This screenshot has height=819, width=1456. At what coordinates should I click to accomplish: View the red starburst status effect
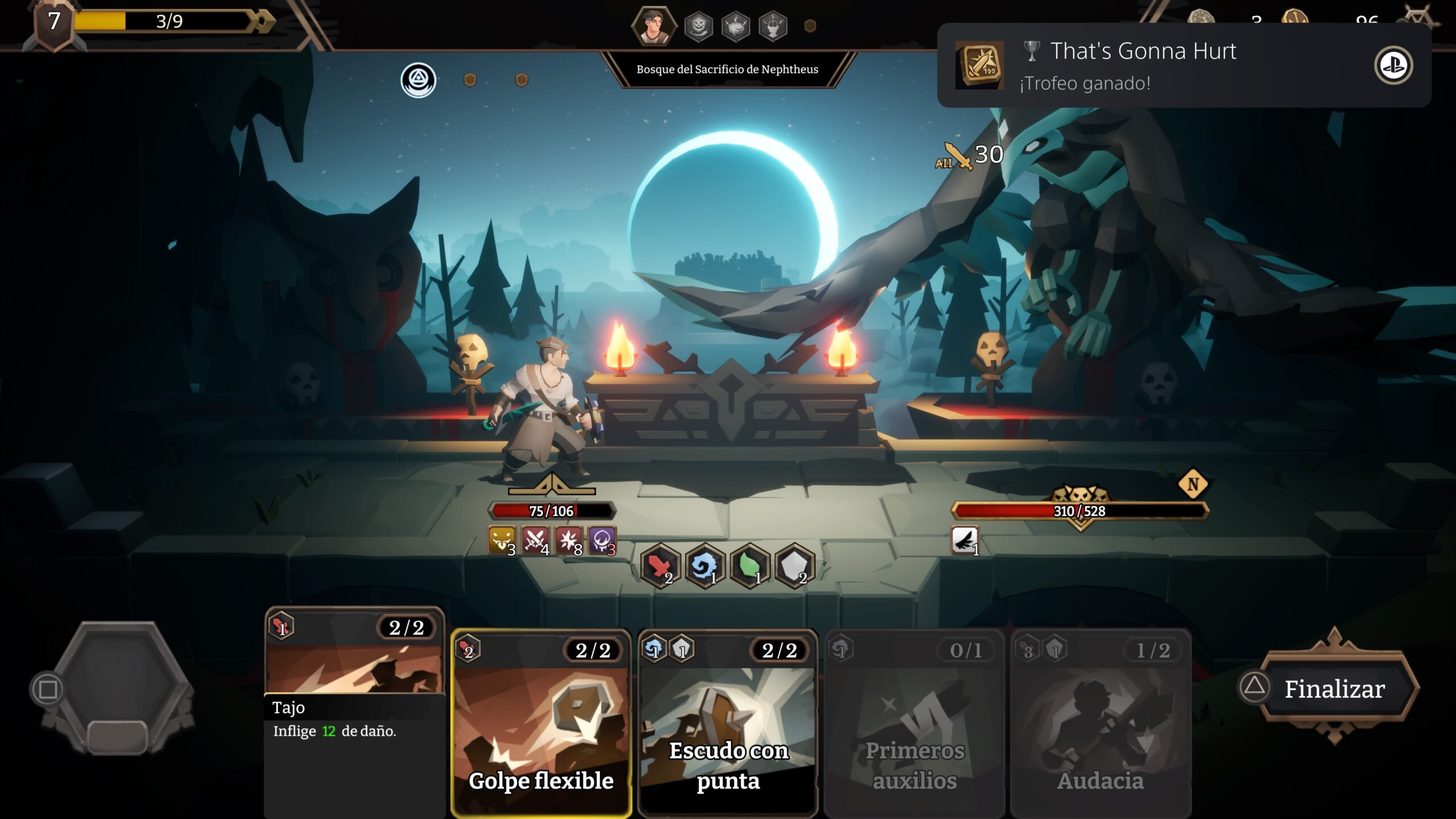(x=568, y=540)
